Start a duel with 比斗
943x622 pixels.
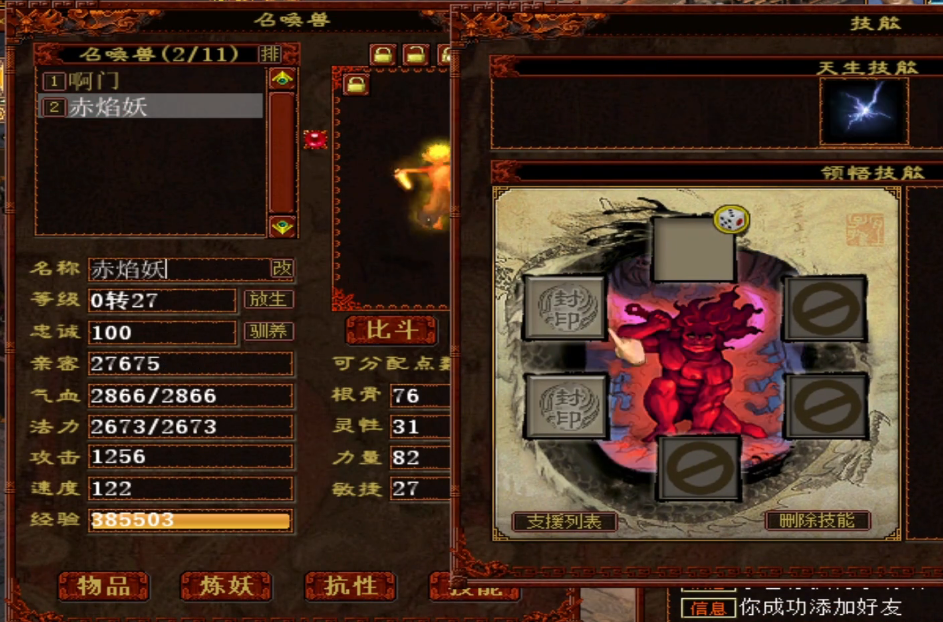pyautogui.click(x=391, y=330)
